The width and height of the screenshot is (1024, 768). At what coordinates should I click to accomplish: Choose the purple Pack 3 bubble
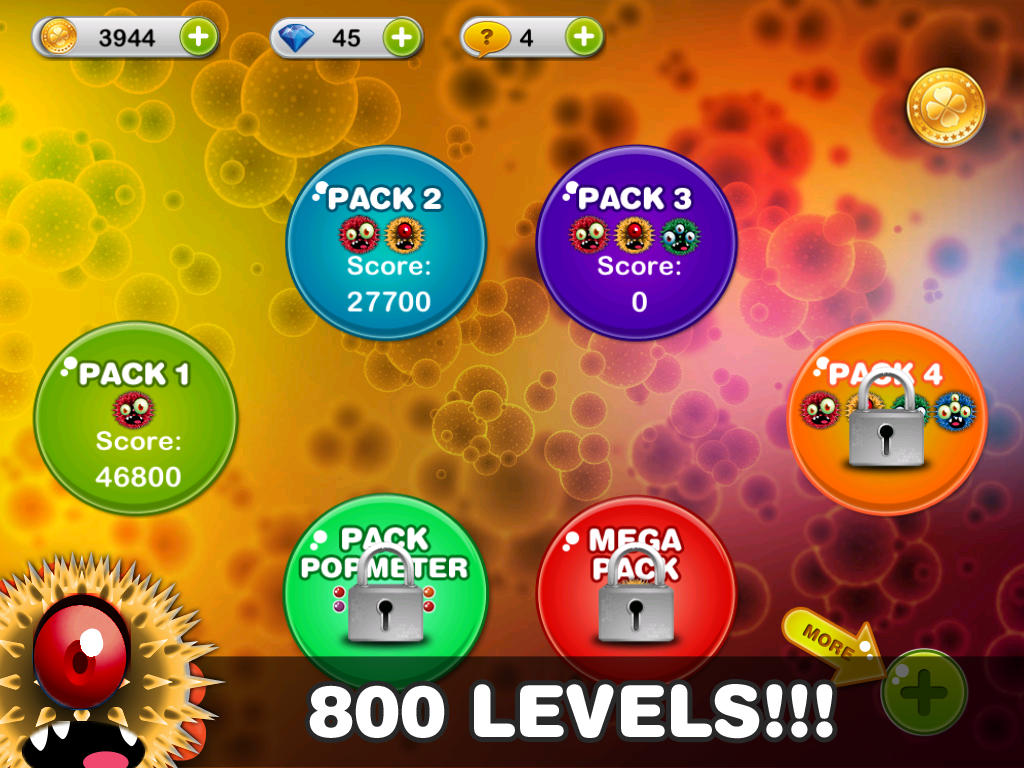pos(636,243)
